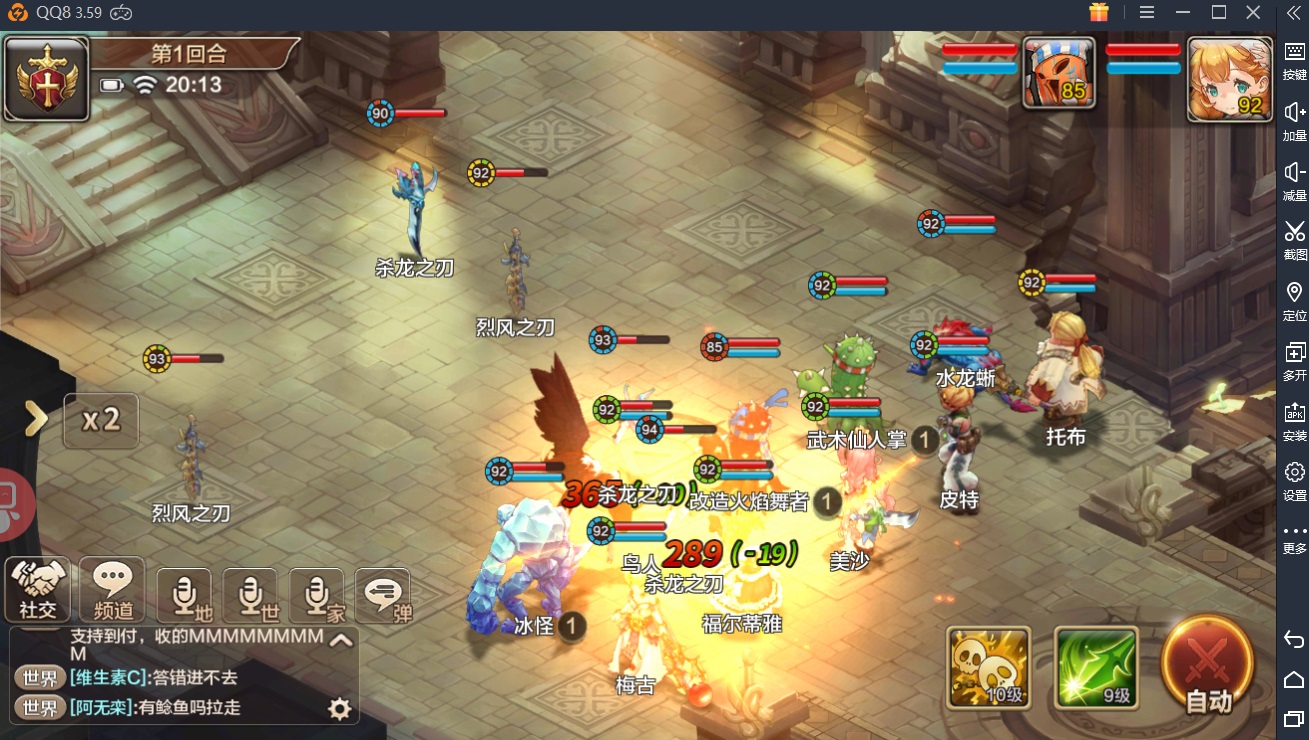Activate the green arrow skill (9级)
Screen dimensions: 1309x740
click(x=1096, y=667)
